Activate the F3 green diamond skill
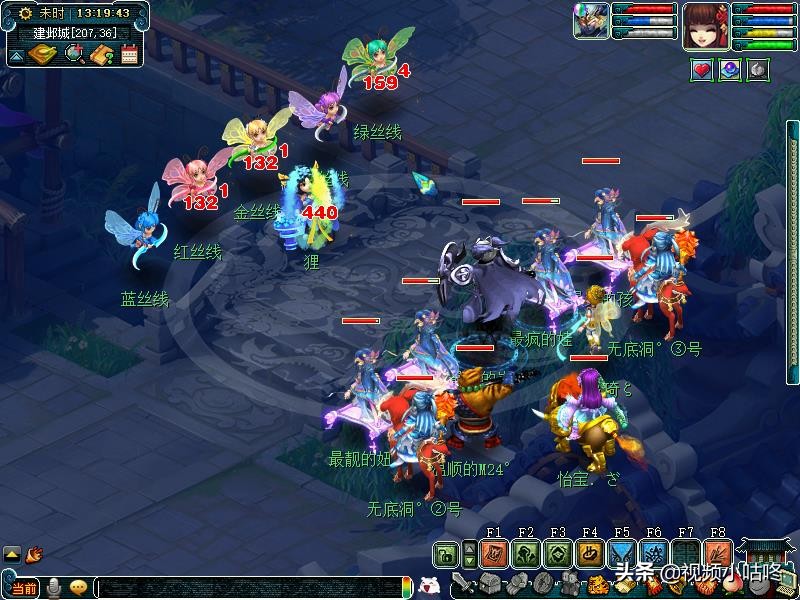800x600 pixels. click(558, 554)
